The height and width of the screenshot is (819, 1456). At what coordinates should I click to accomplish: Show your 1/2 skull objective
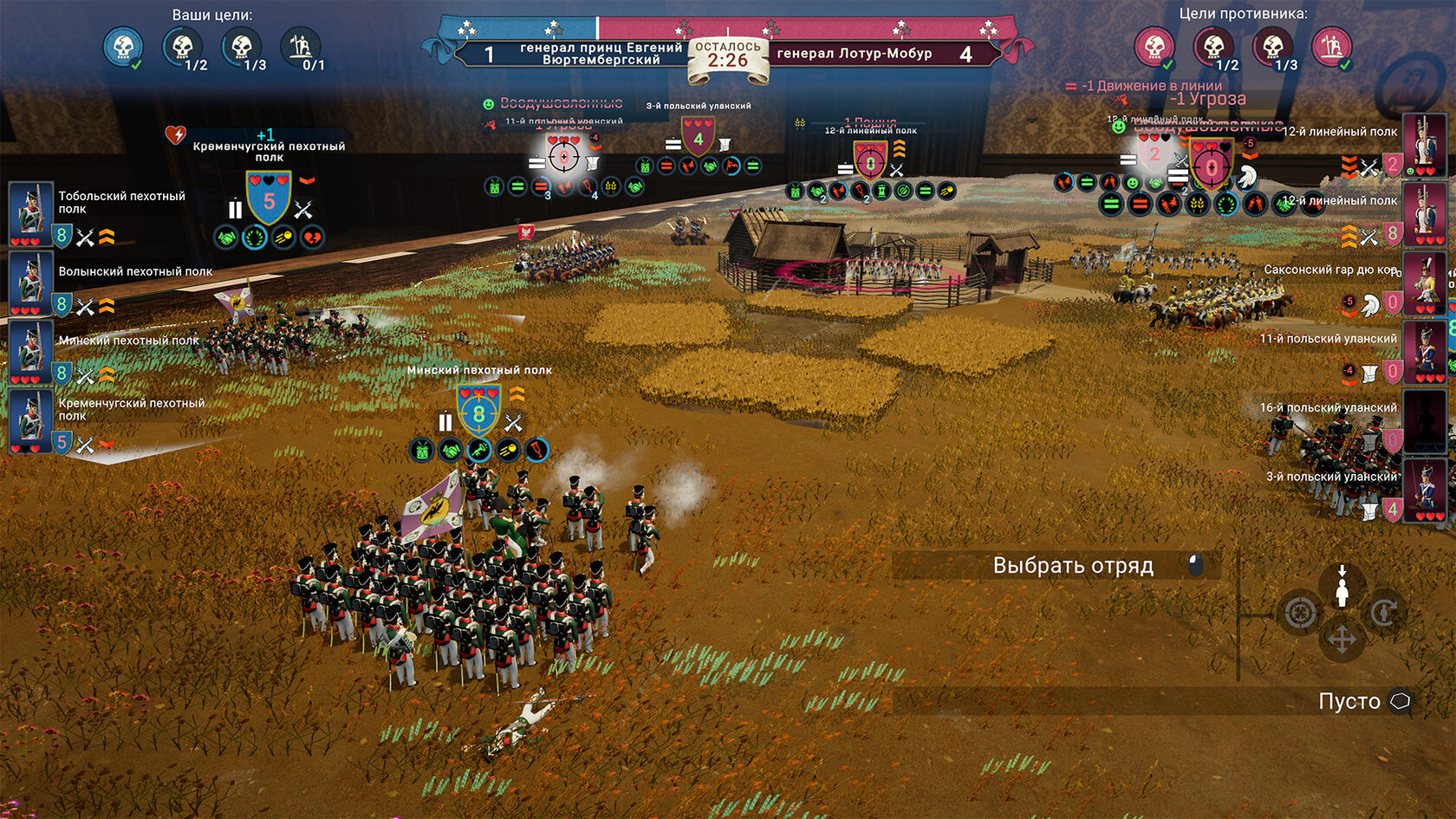click(183, 46)
